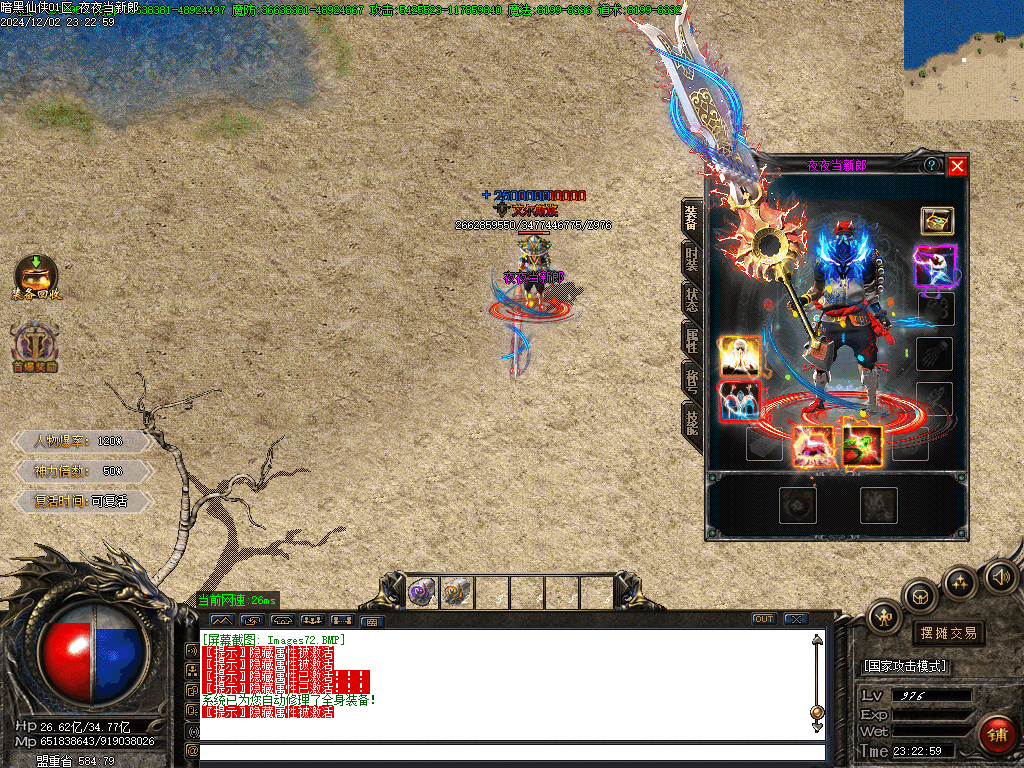
Task: Click the 摆摊交易 stall trade button
Action: [947, 633]
